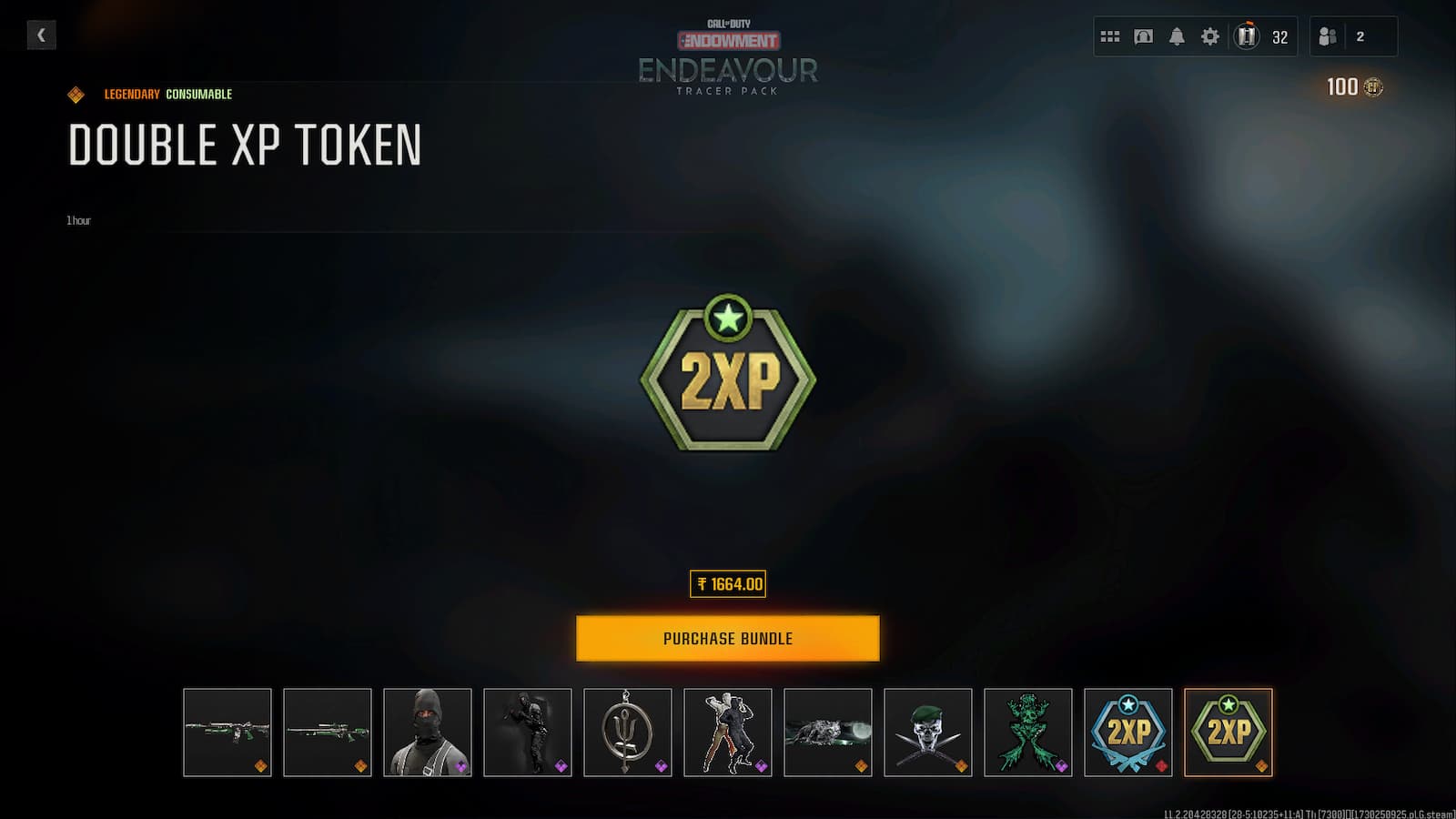1456x819 pixels.
Task: Open the settings gear icon
Action: coord(1208,36)
